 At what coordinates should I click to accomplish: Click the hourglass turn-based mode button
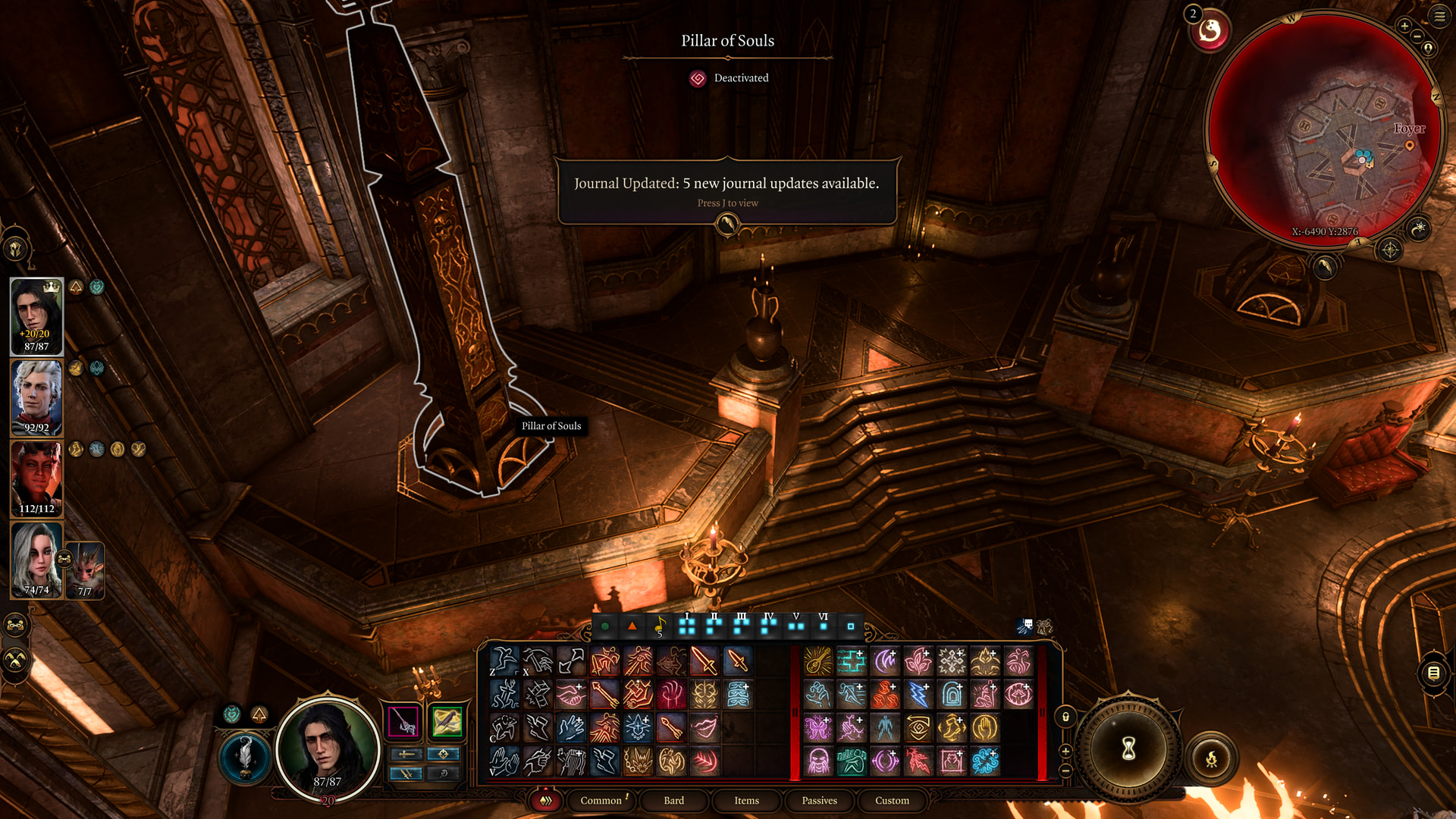(1128, 749)
